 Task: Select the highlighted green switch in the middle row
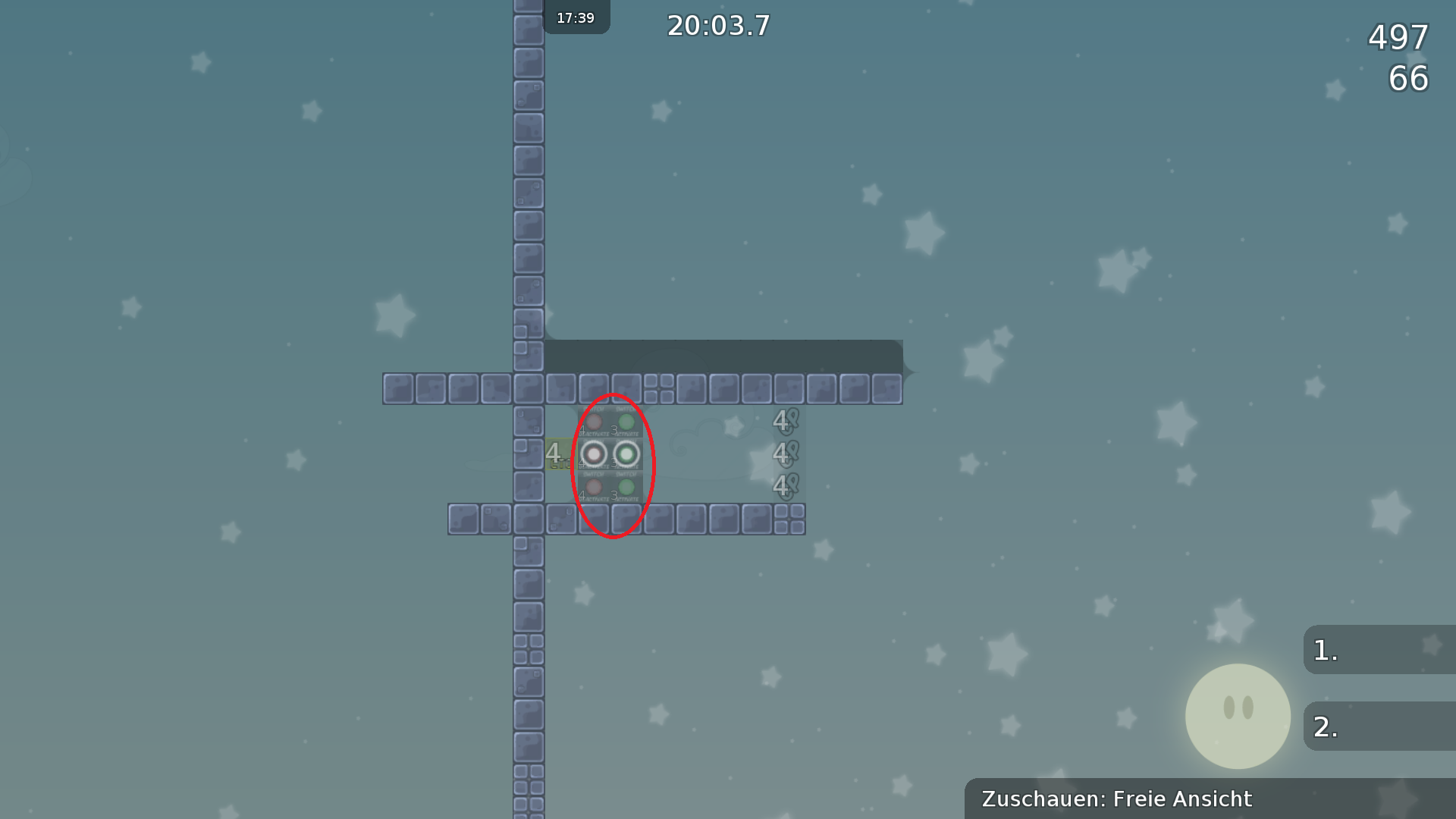[626, 454]
